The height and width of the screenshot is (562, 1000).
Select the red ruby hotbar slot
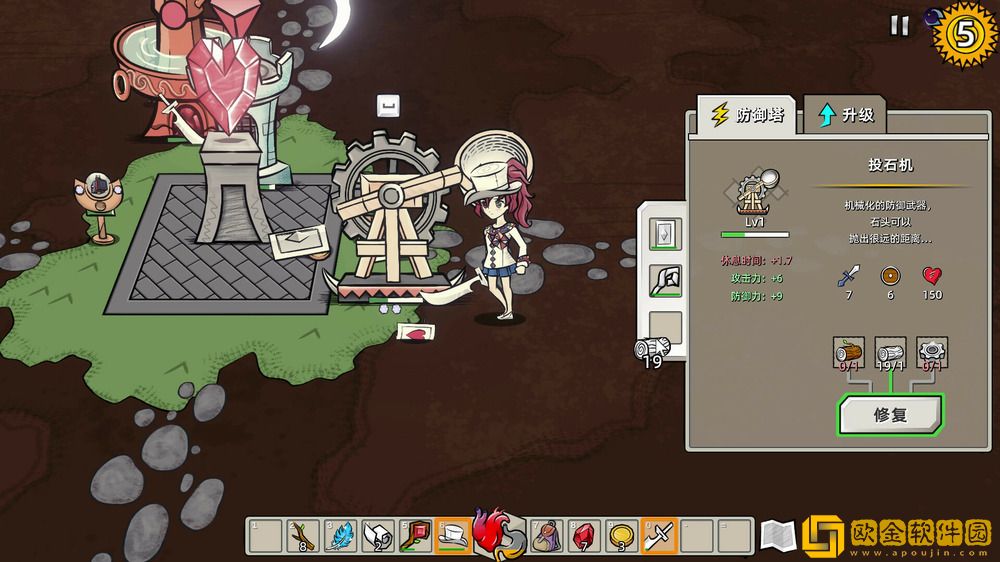(x=584, y=536)
